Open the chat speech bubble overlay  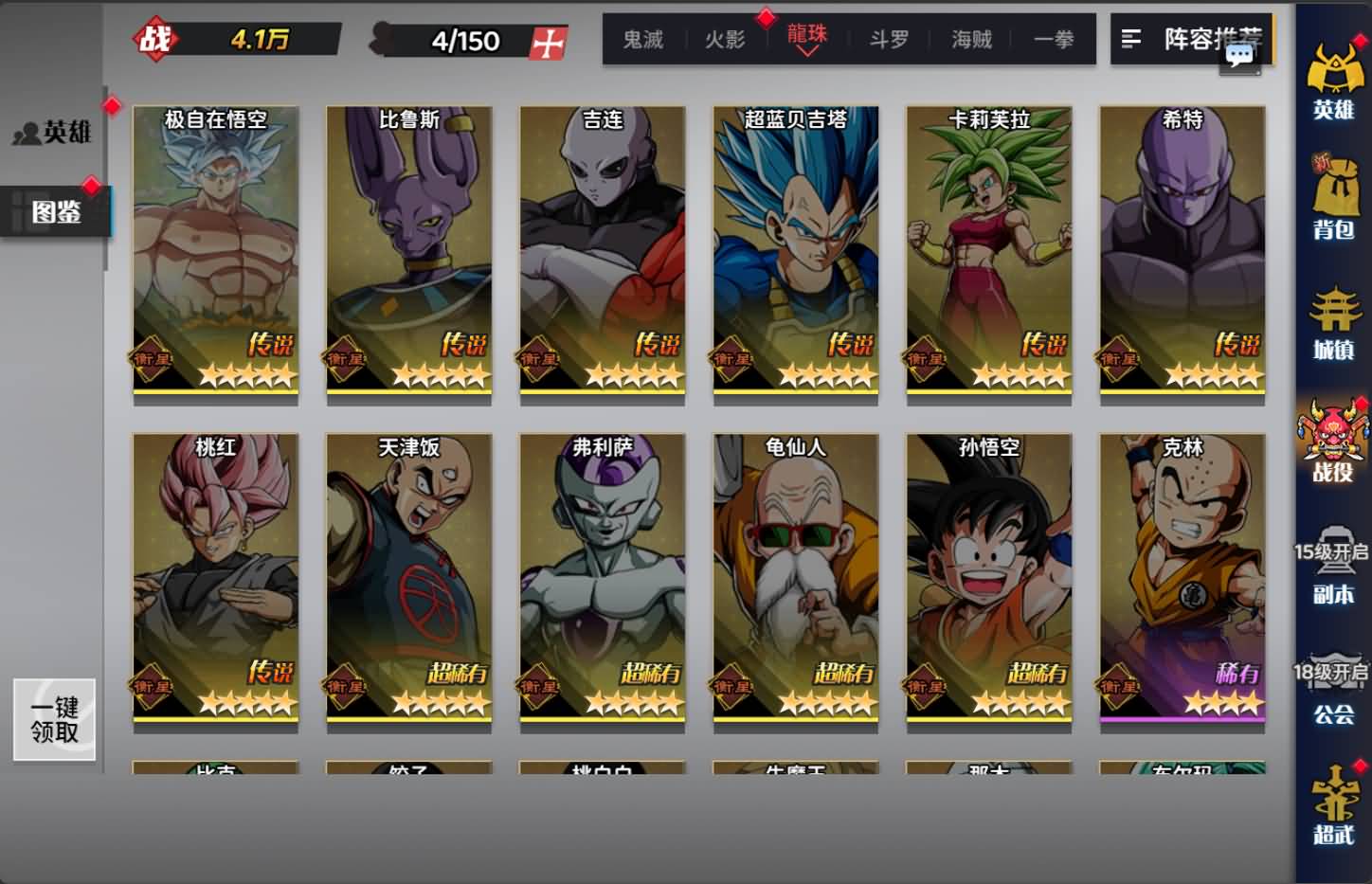1239,56
